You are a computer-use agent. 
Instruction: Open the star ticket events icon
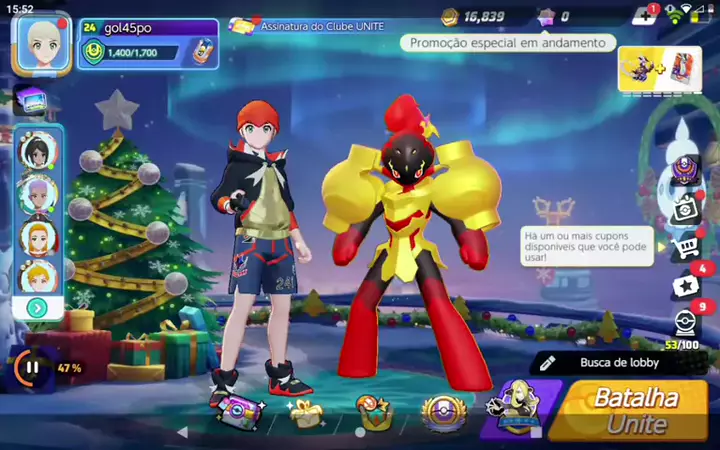[685, 286]
